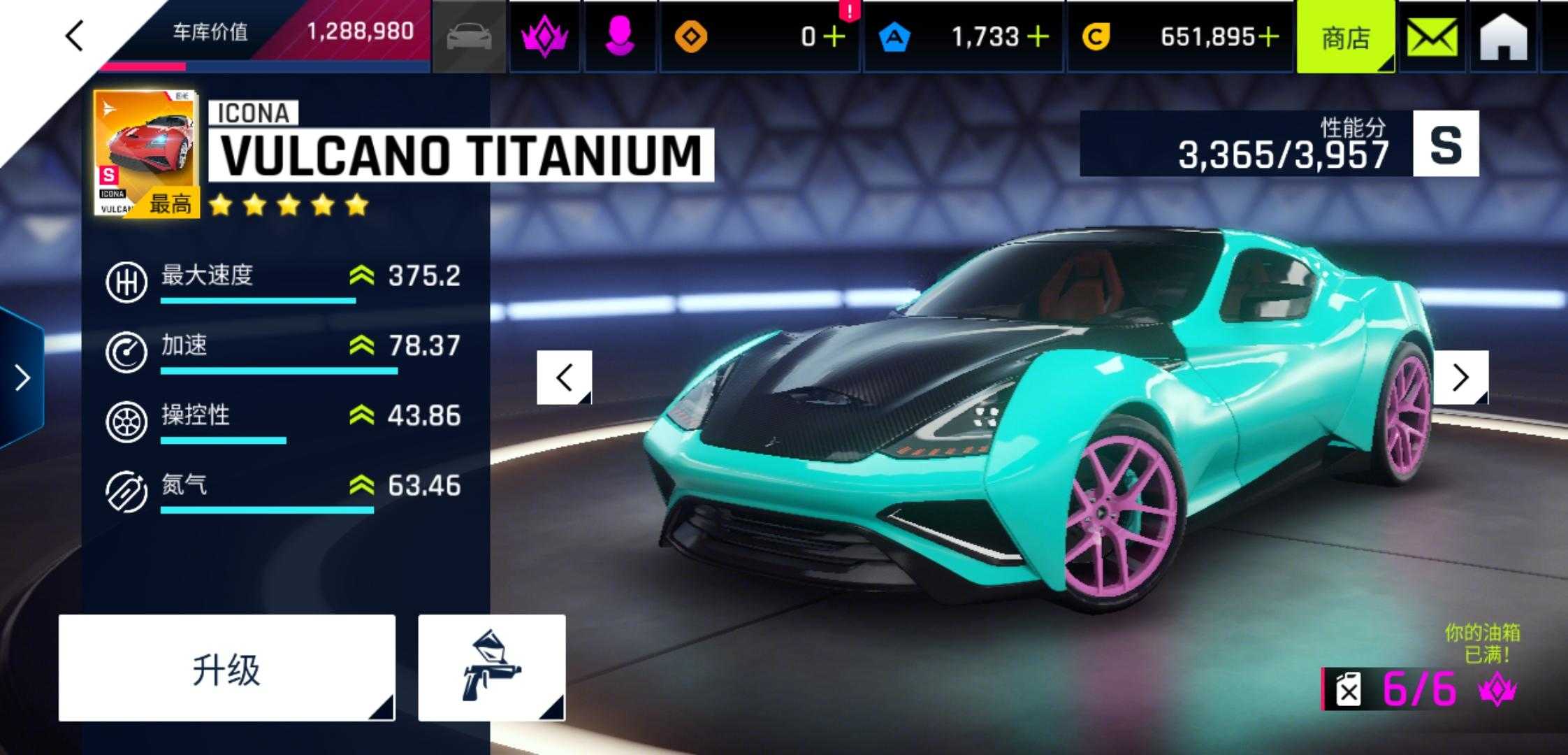1568x755 pixels.
Task: Expand the left side panel arrow
Action: click(22, 377)
